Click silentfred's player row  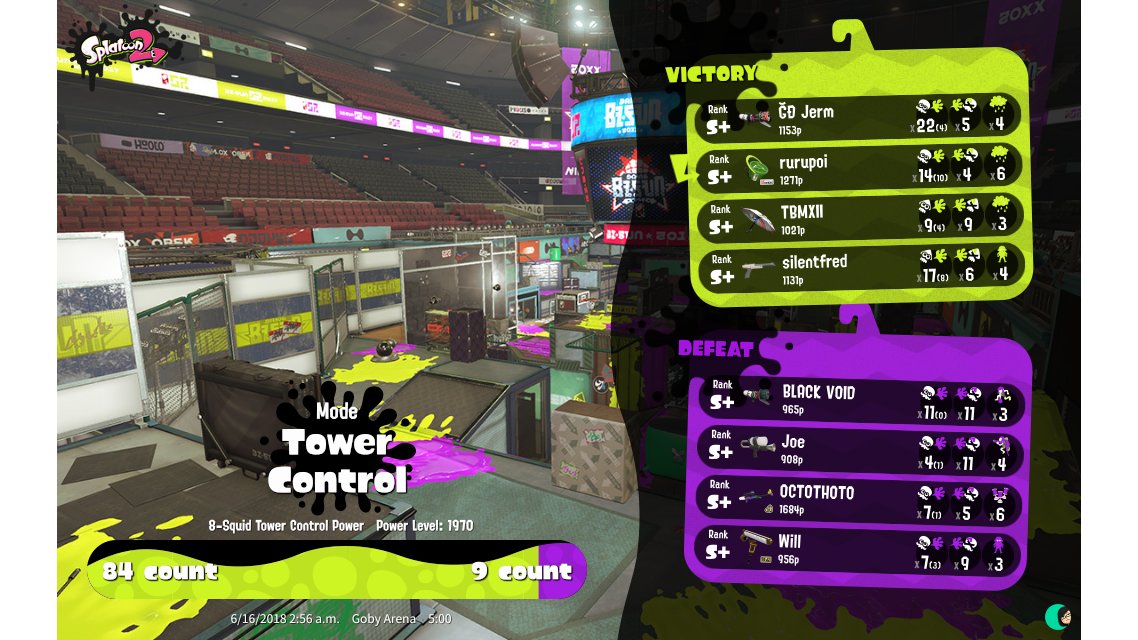point(858,268)
